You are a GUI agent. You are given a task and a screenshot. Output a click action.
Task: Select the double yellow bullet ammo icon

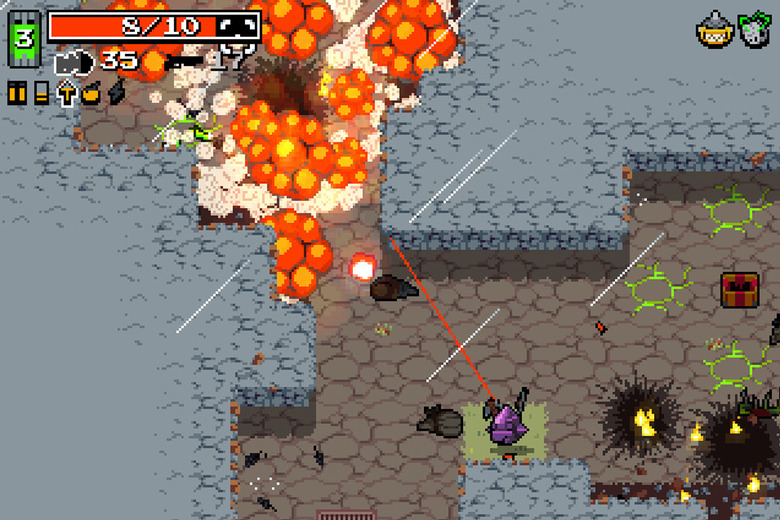pos(18,93)
